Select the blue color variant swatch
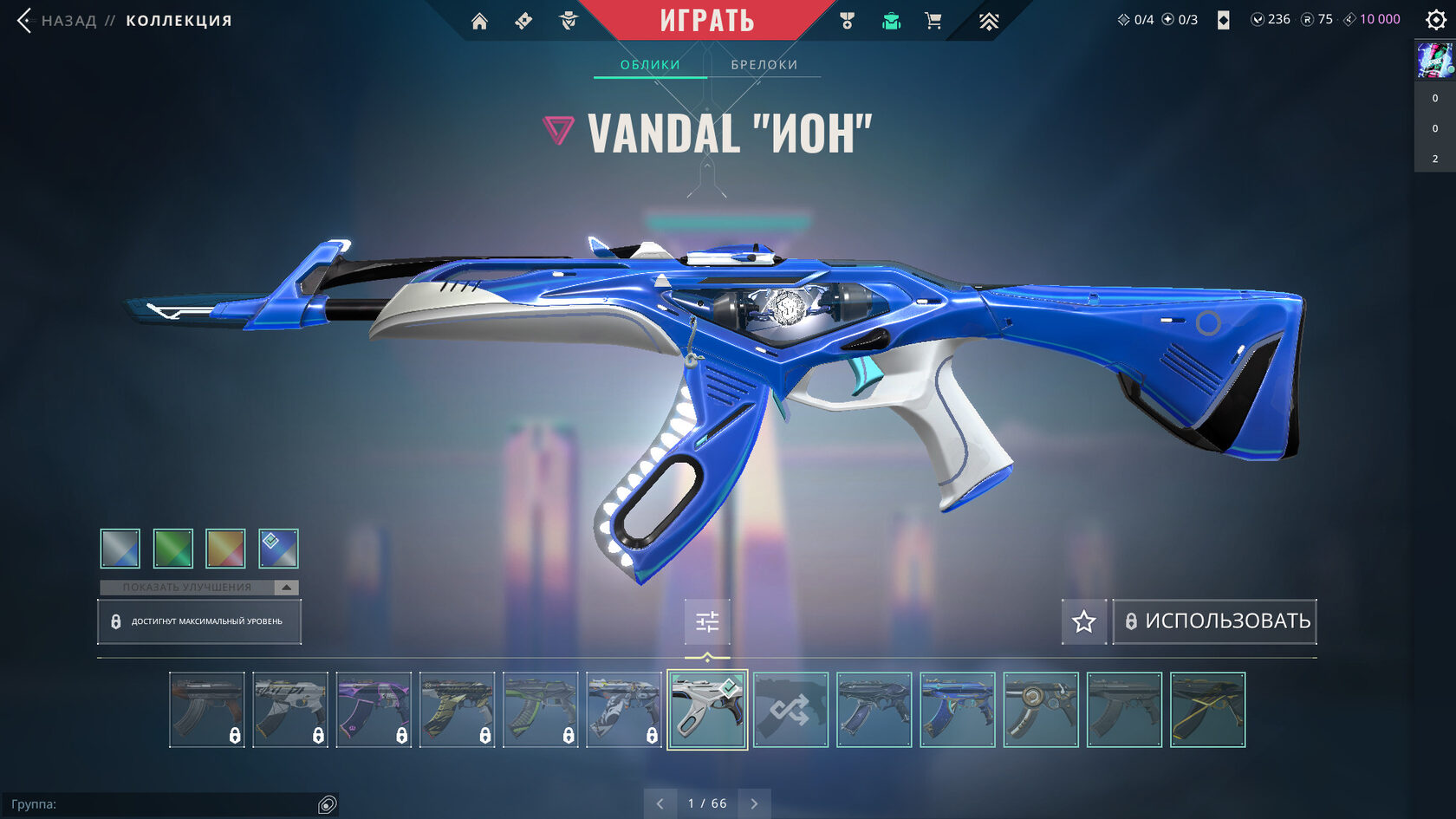This screenshot has height=819, width=1456. pos(278,549)
